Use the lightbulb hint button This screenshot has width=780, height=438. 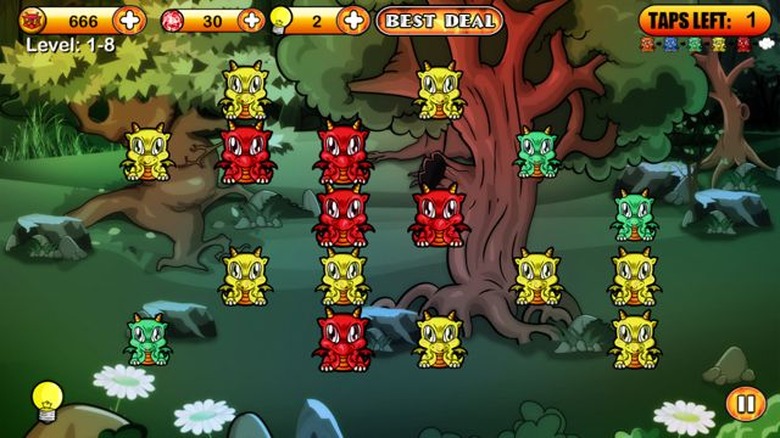point(46,400)
